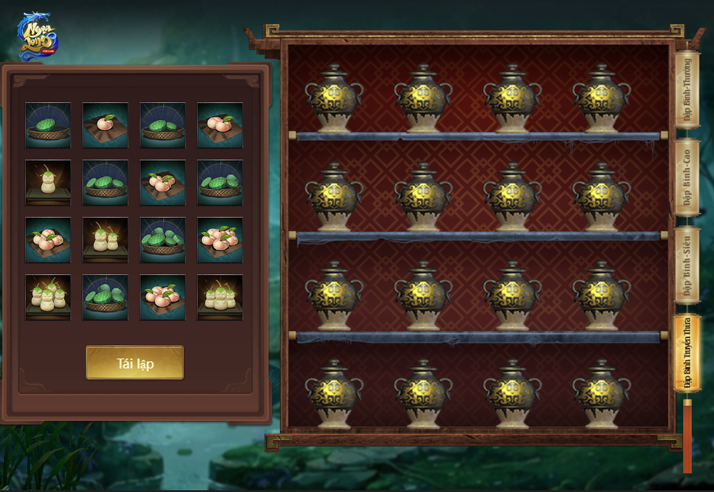This screenshot has width=714, height=492.
Task: Switch to the Đập Bình-Thường tab
Action: pos(687,91)
